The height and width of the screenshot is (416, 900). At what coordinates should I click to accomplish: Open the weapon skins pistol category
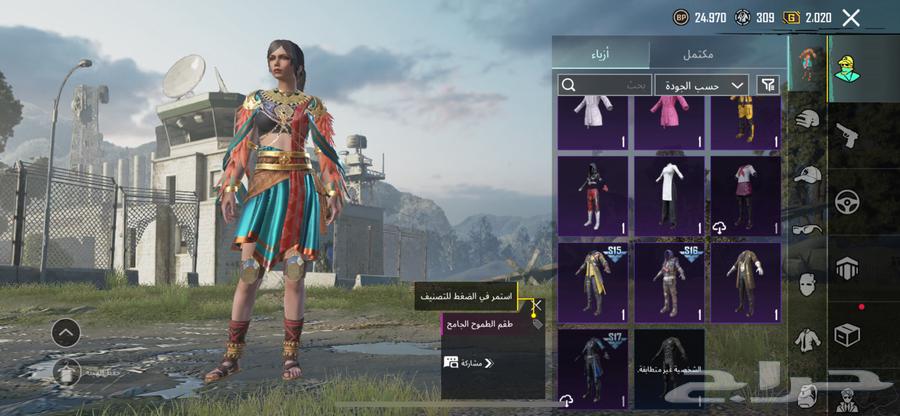(x=846, y=133)
